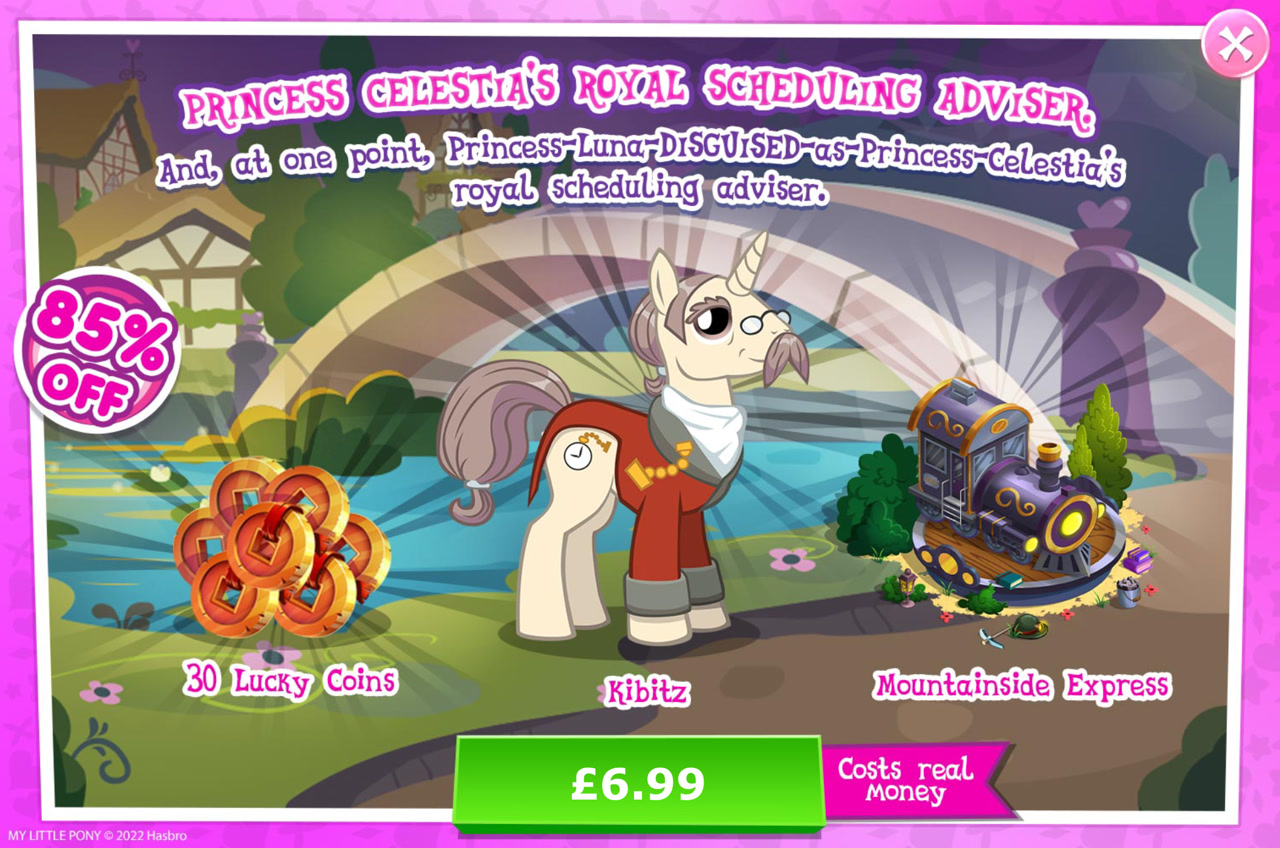Click the purple lantern left of the train platform

[907, 583]
